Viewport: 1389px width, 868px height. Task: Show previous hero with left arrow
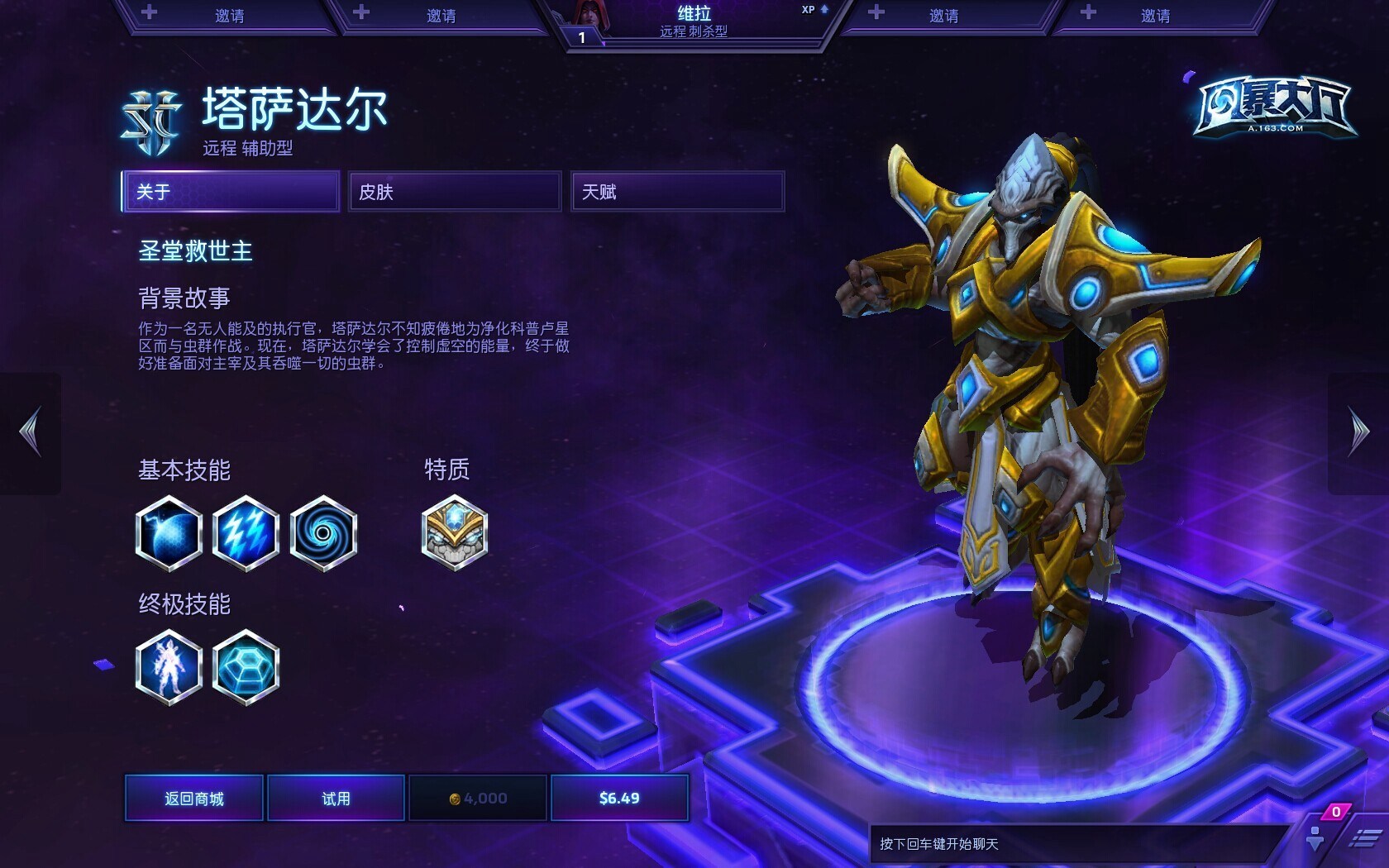[x=31, y=432]
